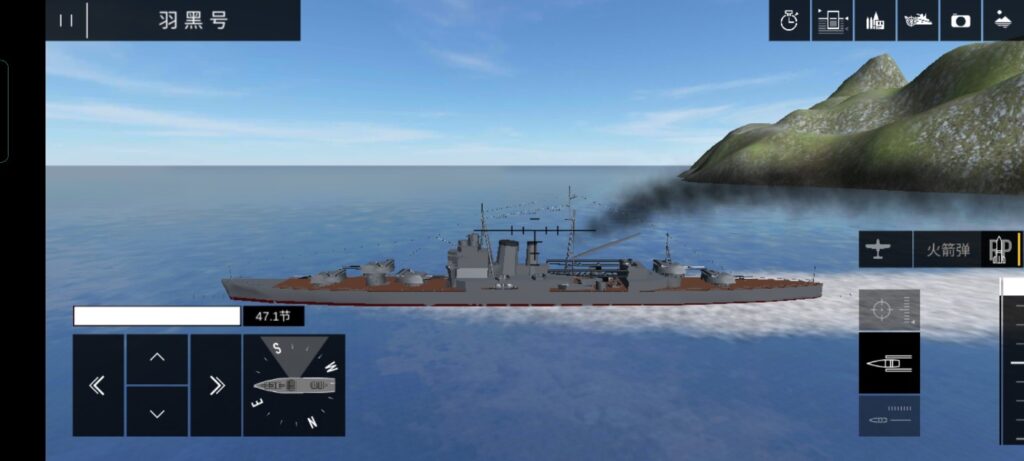Take a screenshot with the camera icon
Screen dimensions: 1024x461
click(961, 20)
